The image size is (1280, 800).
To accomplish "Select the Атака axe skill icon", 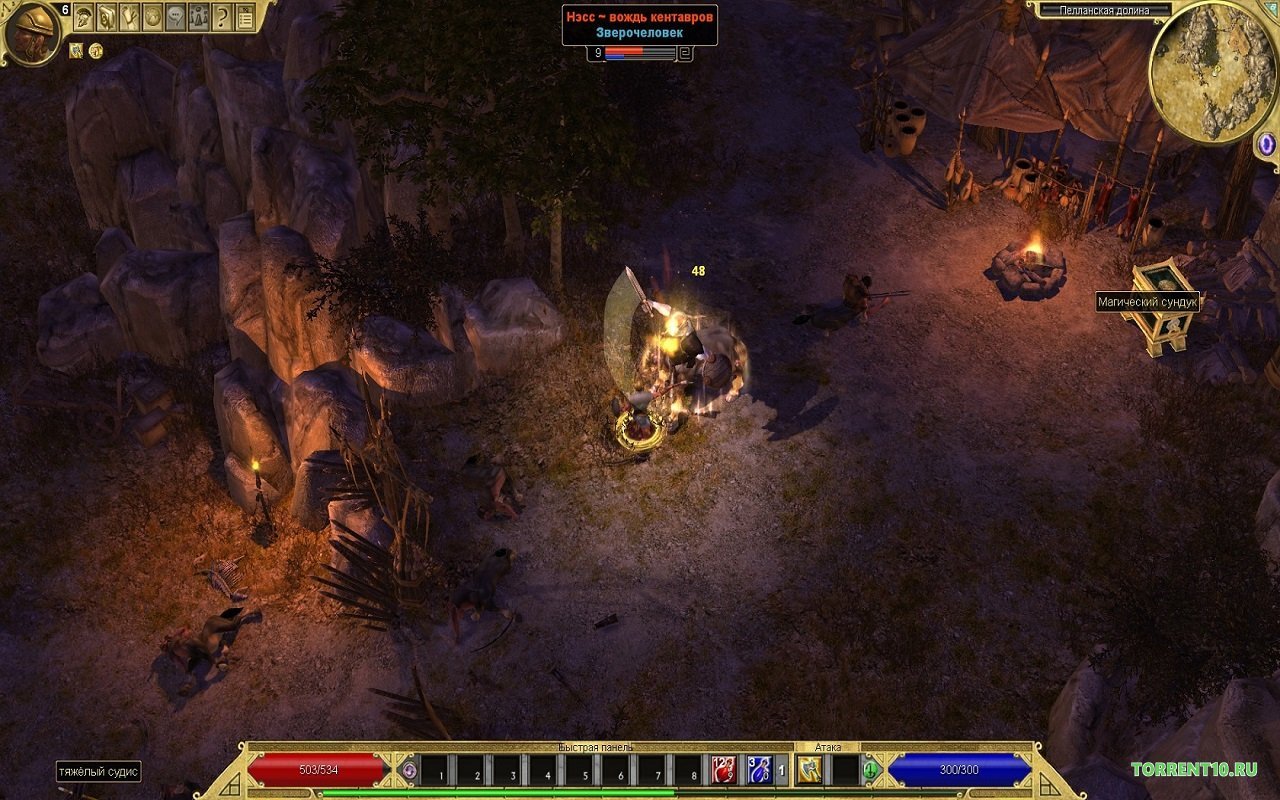I will pos(808,770).
